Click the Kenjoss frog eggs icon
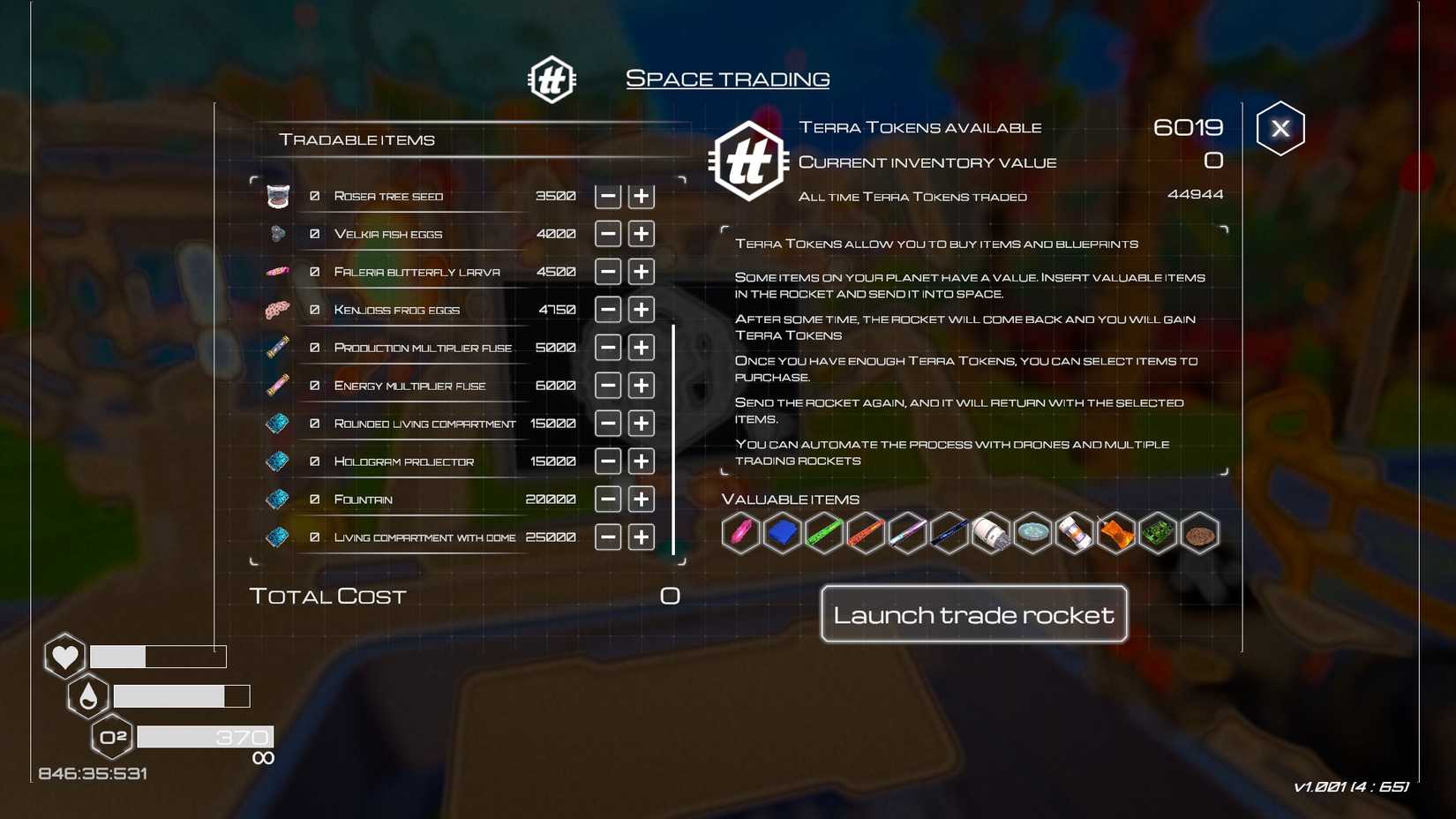This screenshot has height=819, width=1456. [276, 309]
